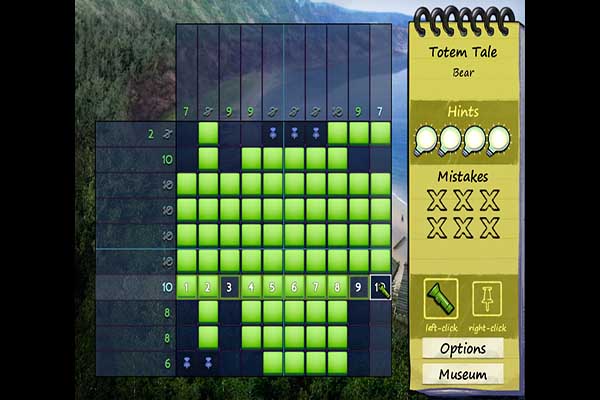Mark the tile numbered 10 in highlighted row
600x400 pixels.
[381, 288]
